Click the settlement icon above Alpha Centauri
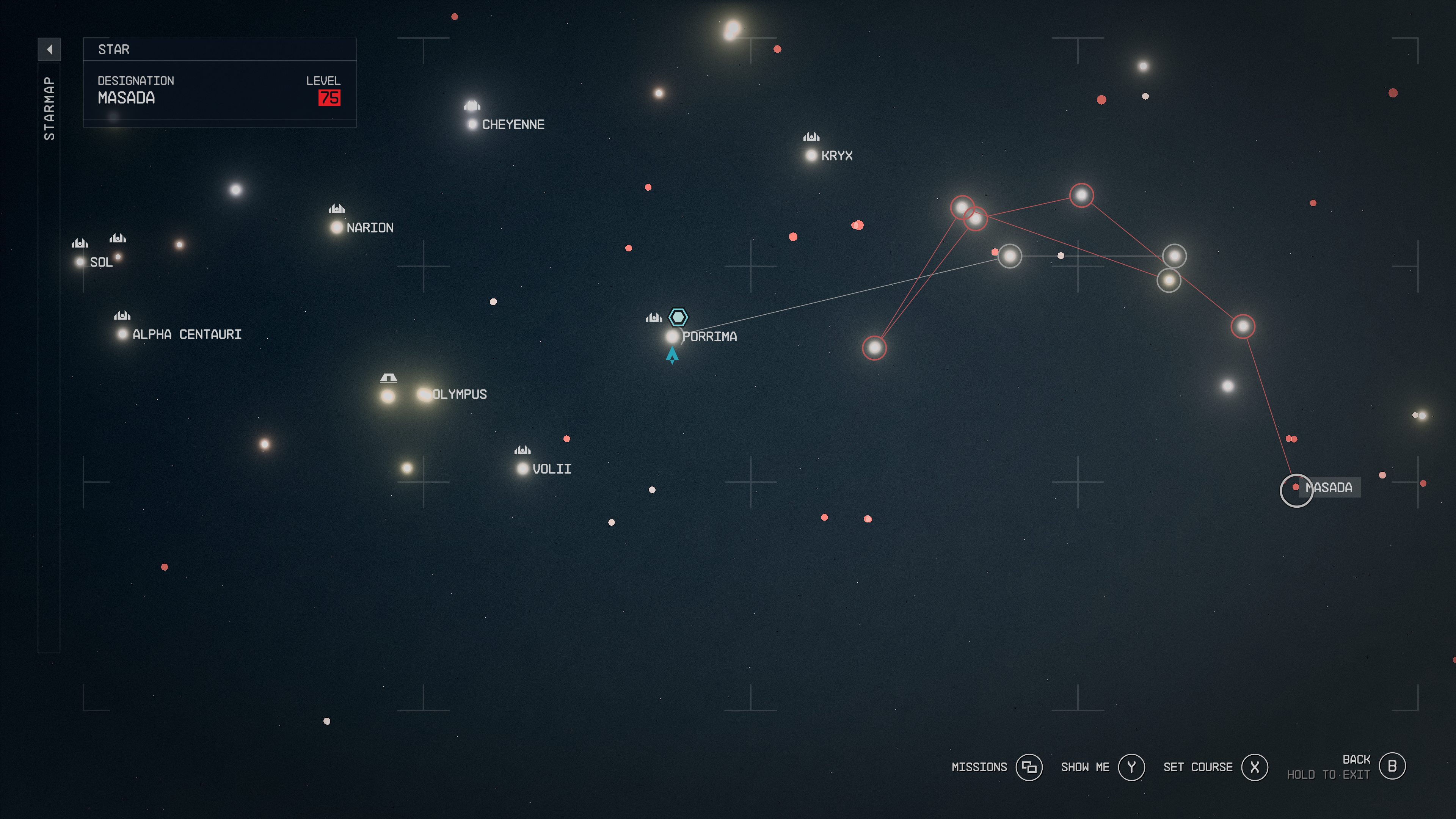Viewport: 1456px width, 819px height. click(x=122, y=315)
